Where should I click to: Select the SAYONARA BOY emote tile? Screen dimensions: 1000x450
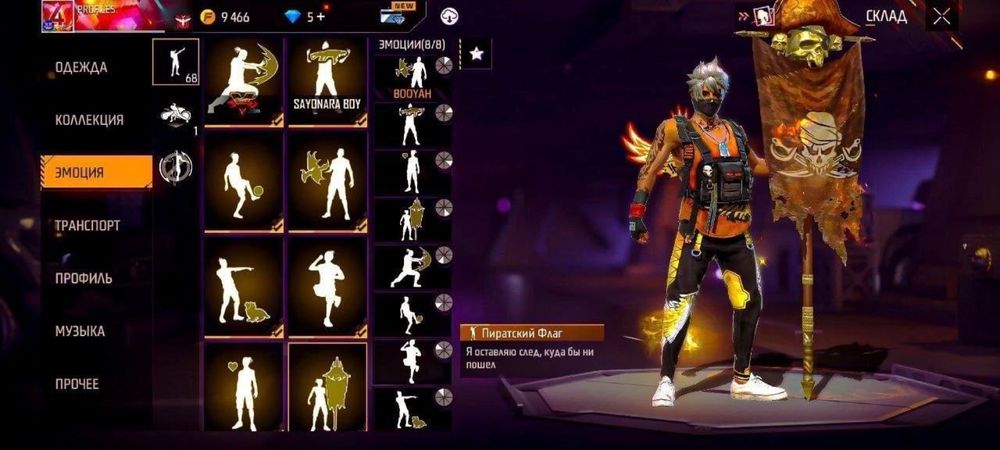click(x=327, y=82)
